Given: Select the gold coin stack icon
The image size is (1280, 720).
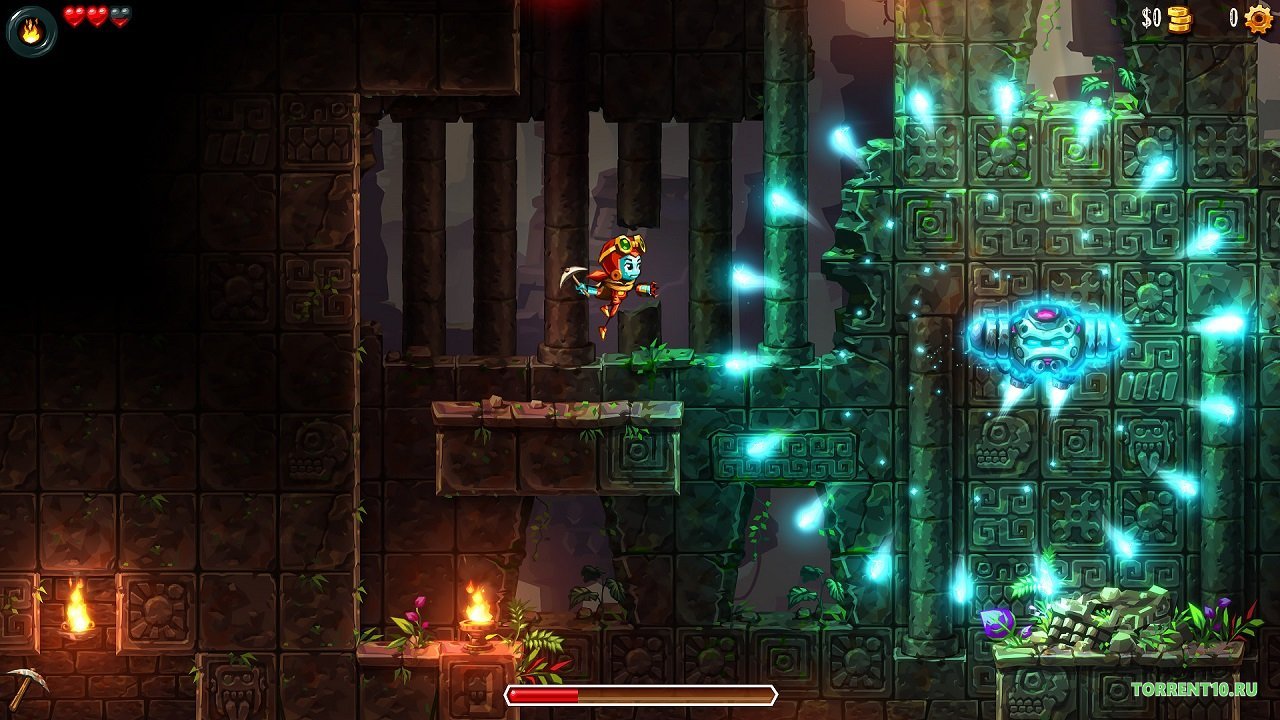Looking at the screenshot, I should (1177, 17).
